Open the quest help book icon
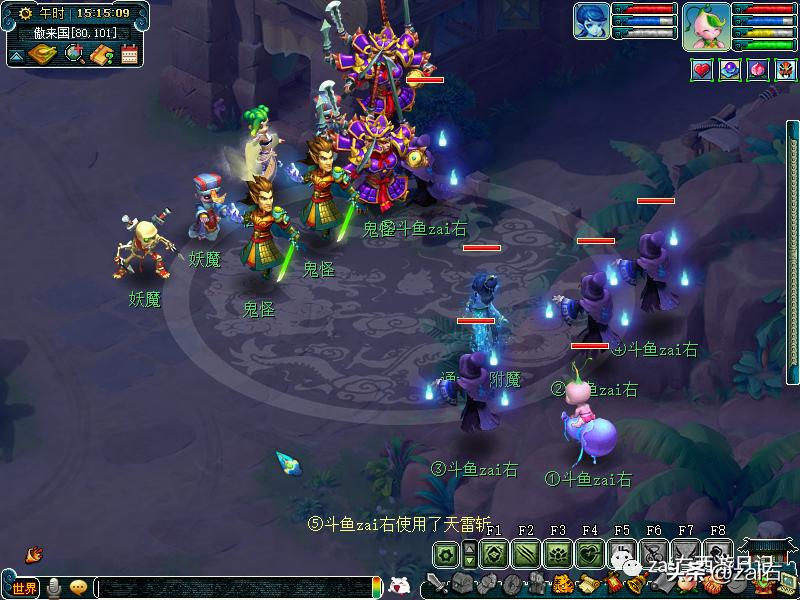The image size is (800, 600). point(102,54)
